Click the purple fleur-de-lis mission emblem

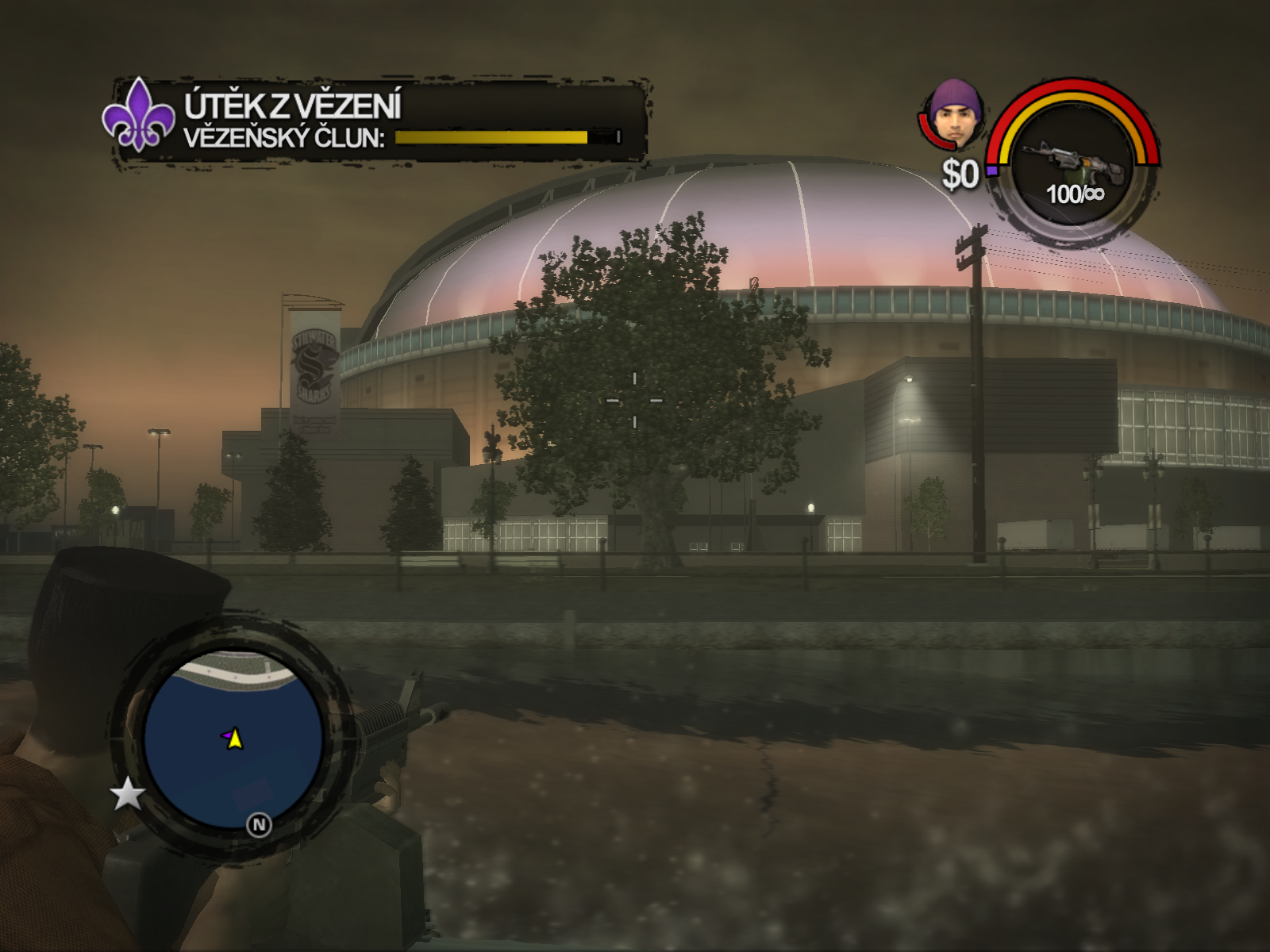[x=139, y=115]
